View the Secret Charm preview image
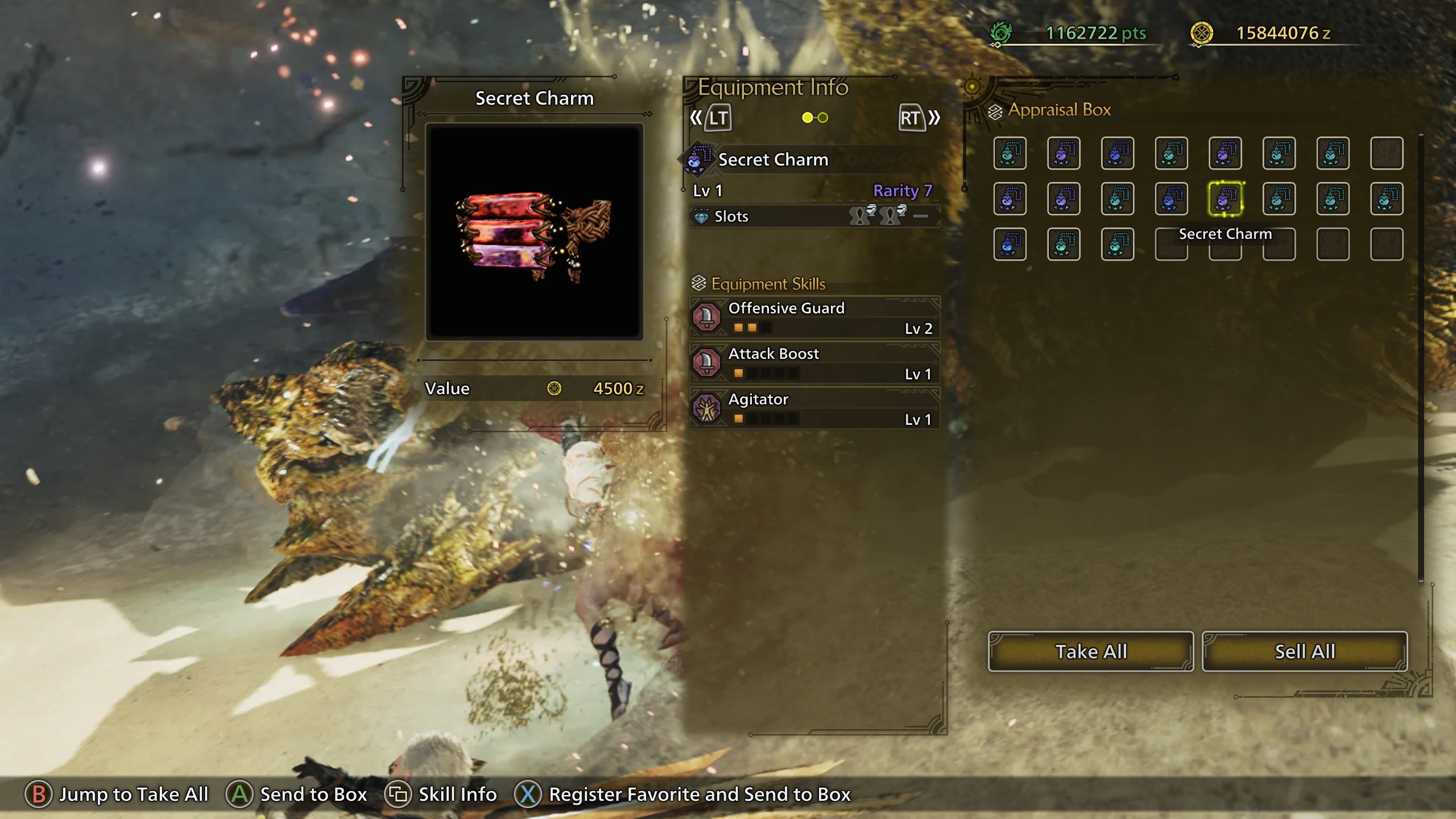This screenshot has width=1456, height=819. 534,232
